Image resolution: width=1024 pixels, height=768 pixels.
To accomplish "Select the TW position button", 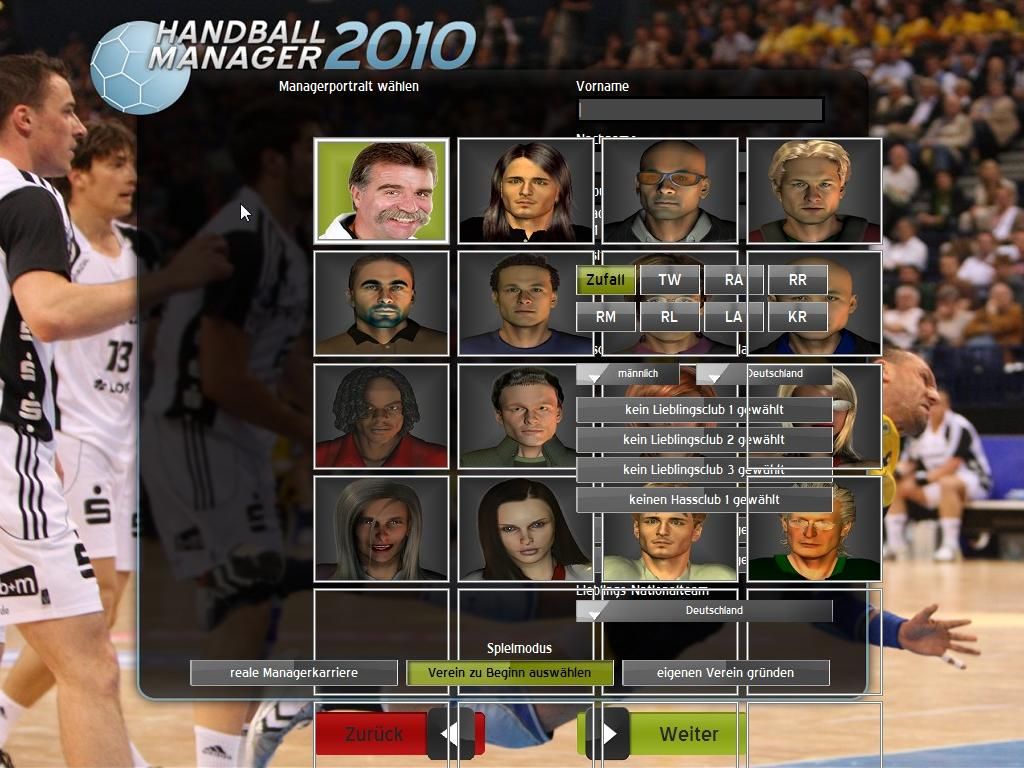I will pyautogui.click(x=669, y=280).
